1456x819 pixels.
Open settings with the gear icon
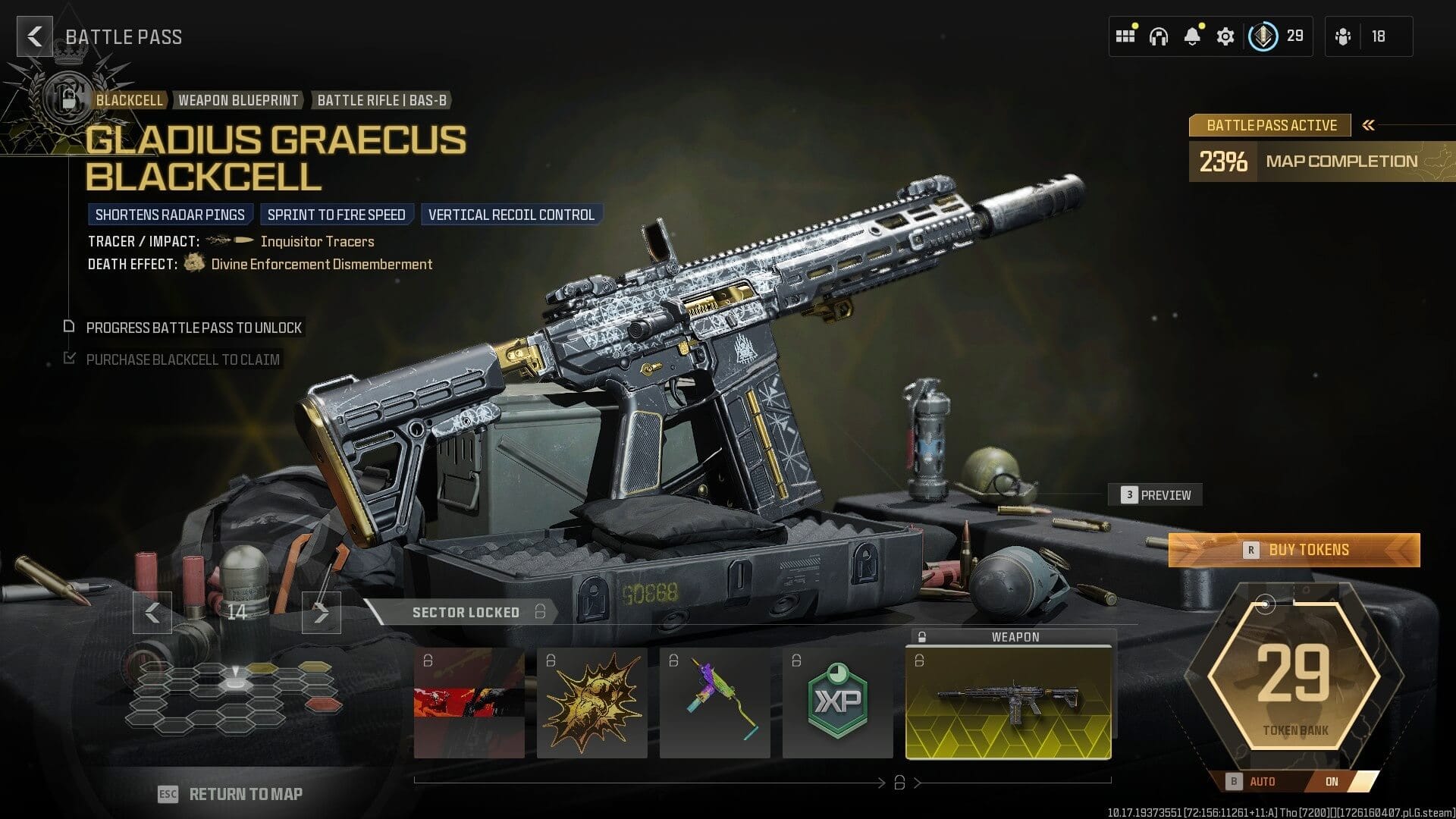(x=1225, y=36)
